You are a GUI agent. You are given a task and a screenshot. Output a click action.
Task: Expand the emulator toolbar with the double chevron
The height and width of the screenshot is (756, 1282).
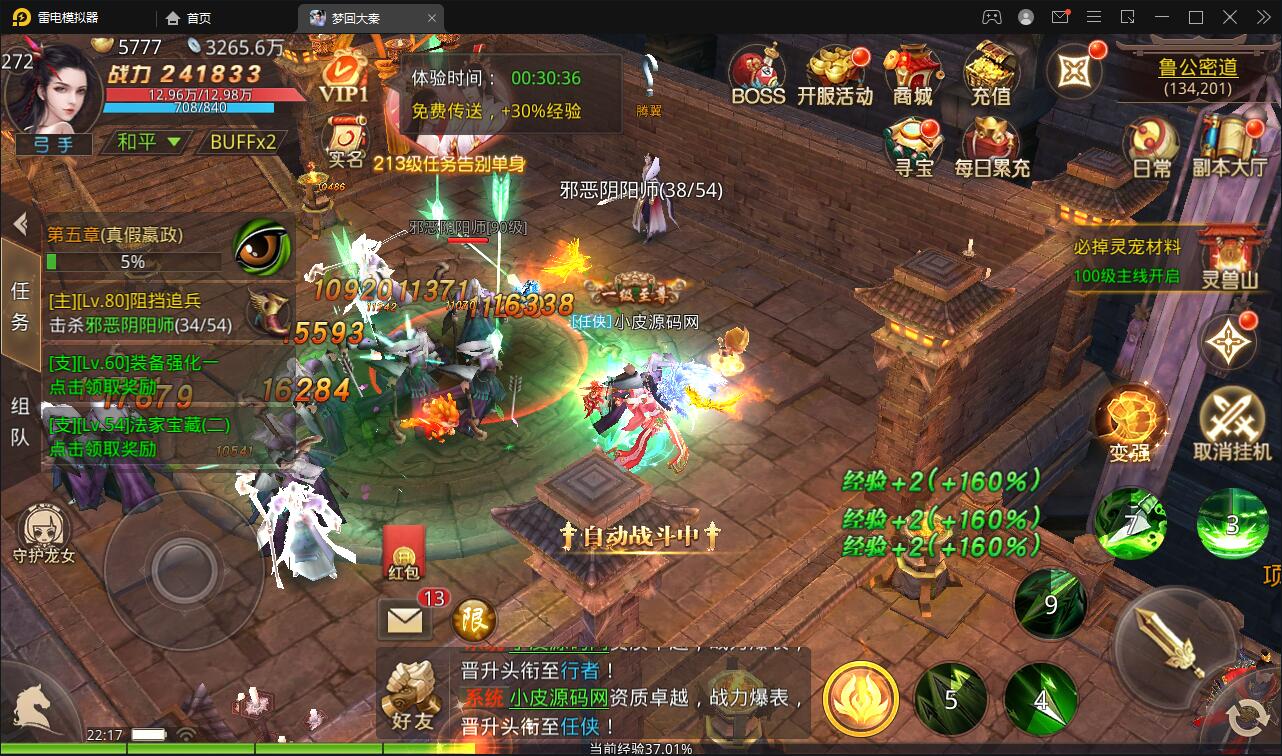pyautogui.click(x=1262, y=16)
